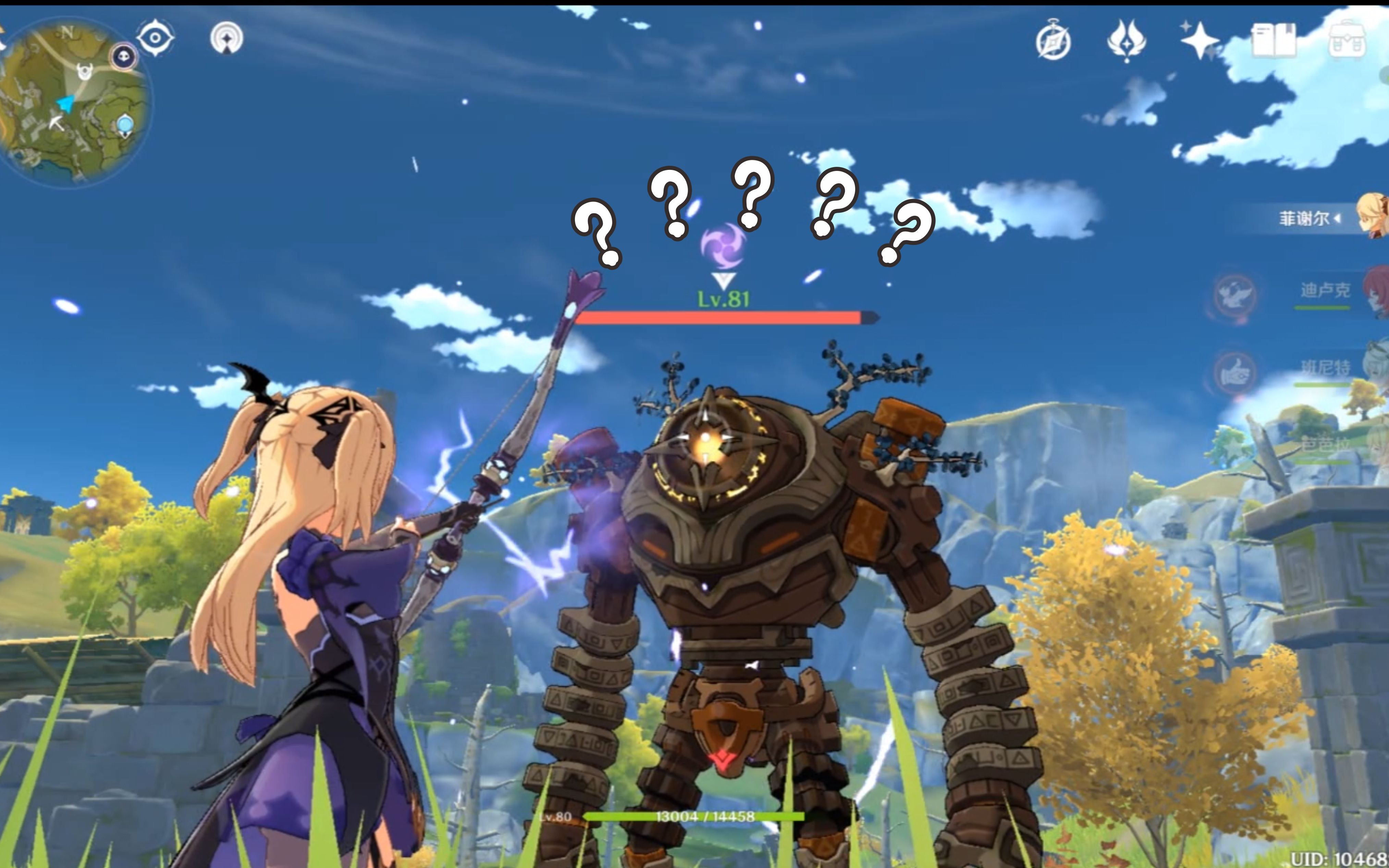Select active party member 菲谢尔

click(x=1315, y=219)
